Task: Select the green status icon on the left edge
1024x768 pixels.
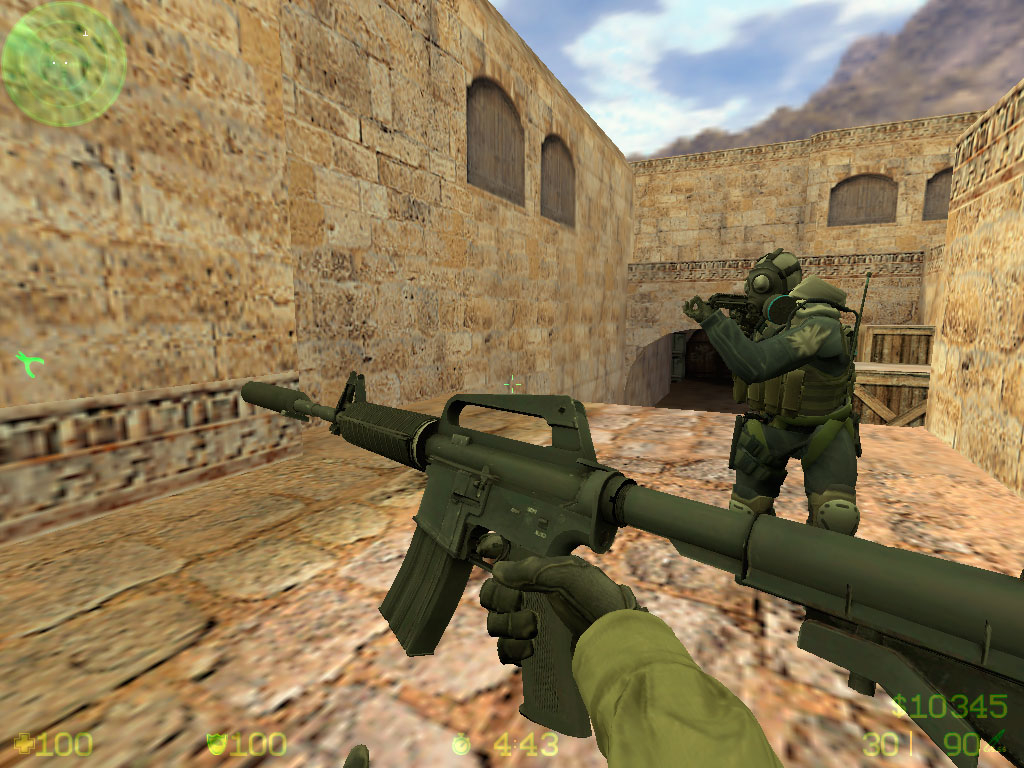Action: (x=28, y=364)
